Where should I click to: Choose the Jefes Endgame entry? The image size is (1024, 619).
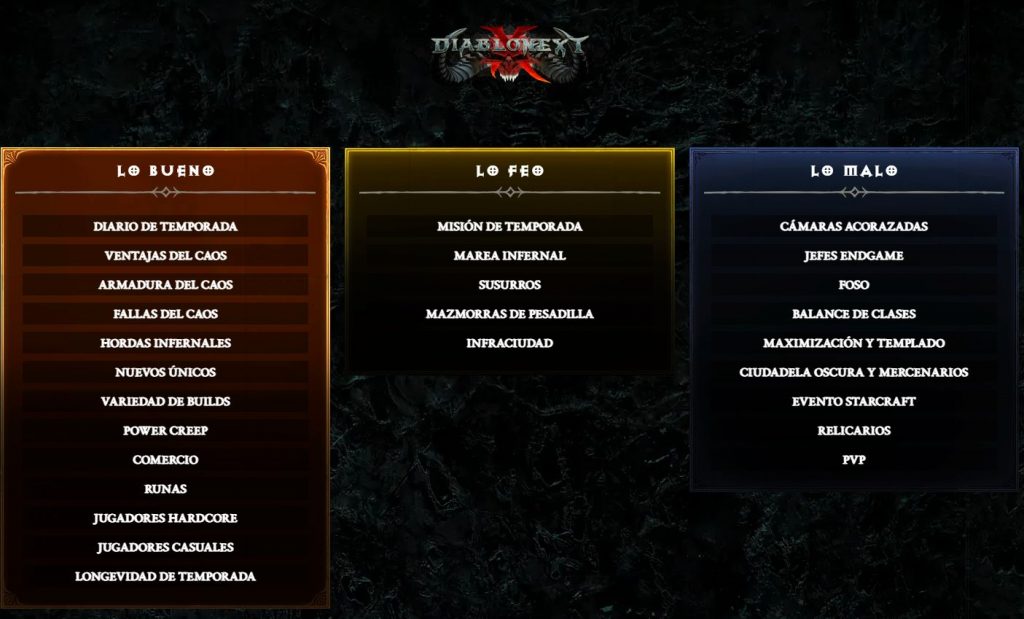click(853, 256)
